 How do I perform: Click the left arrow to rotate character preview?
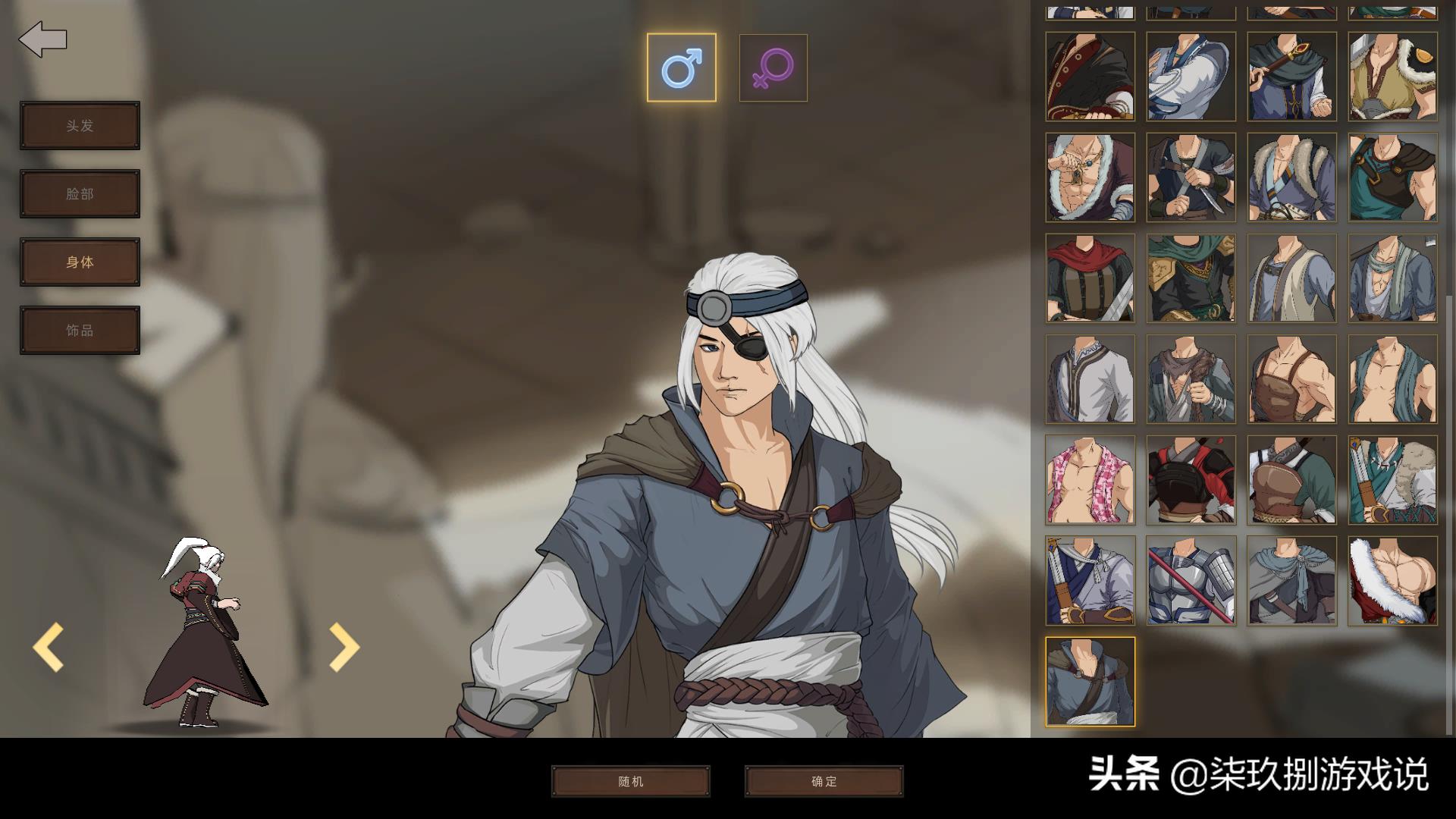click(47, 646)
